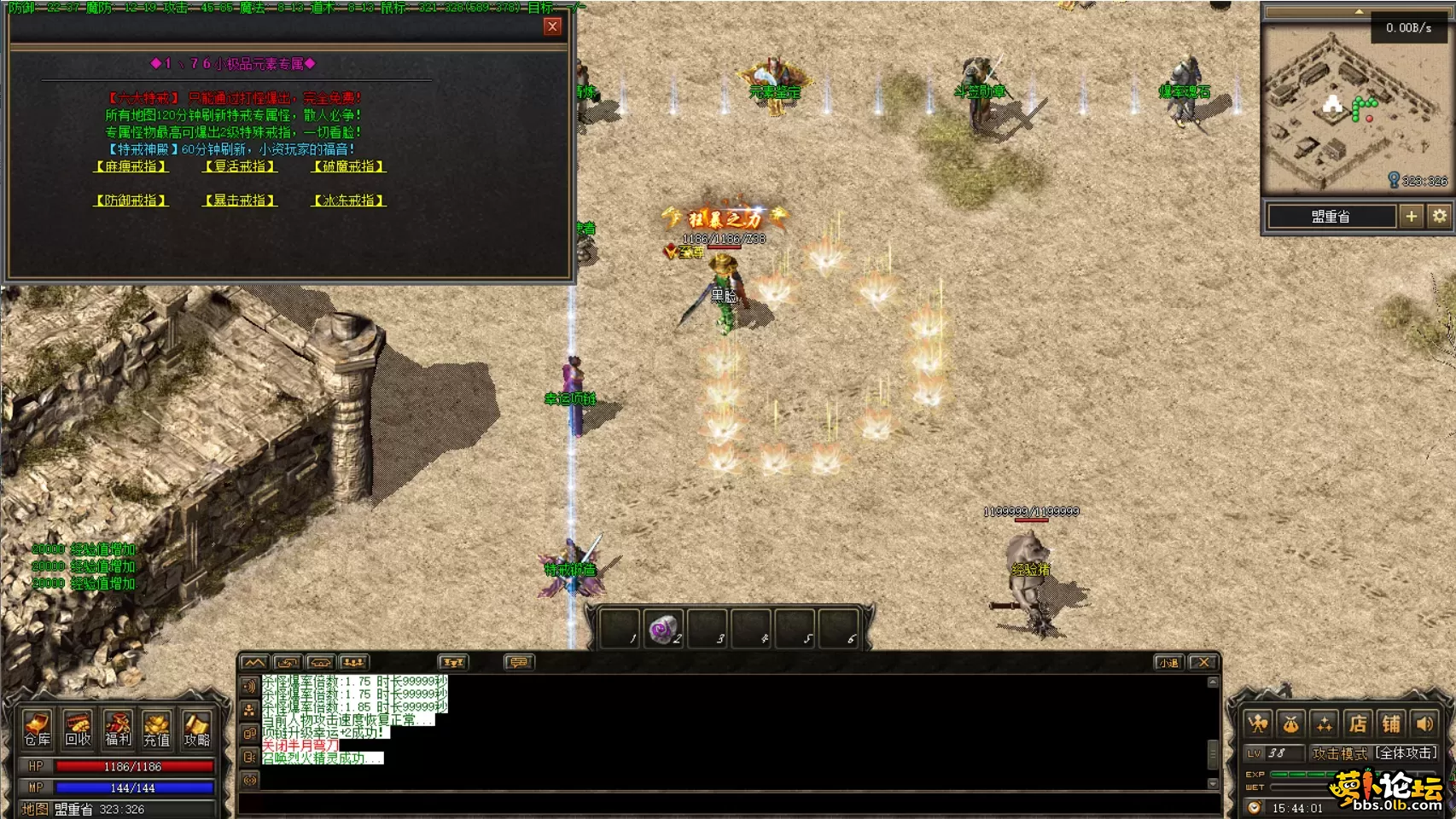This screenshot has width=1456, height=819.
Task: Use the purple item in hotbar slot 2
Action: point(663,630)
